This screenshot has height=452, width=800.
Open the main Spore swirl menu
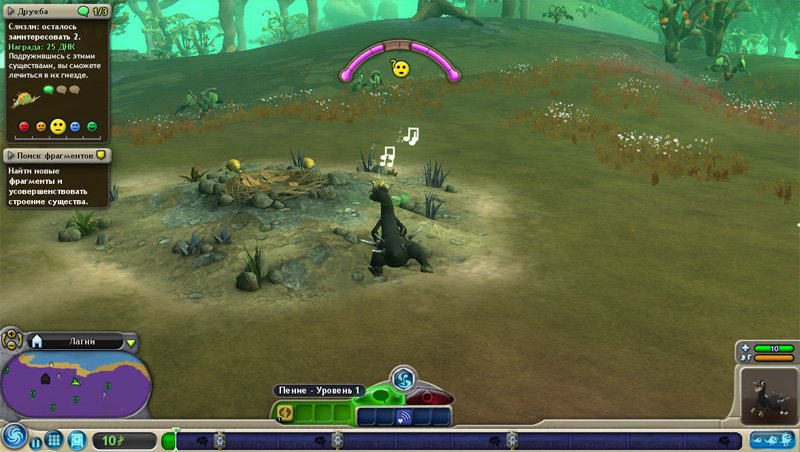pos(14,438)
